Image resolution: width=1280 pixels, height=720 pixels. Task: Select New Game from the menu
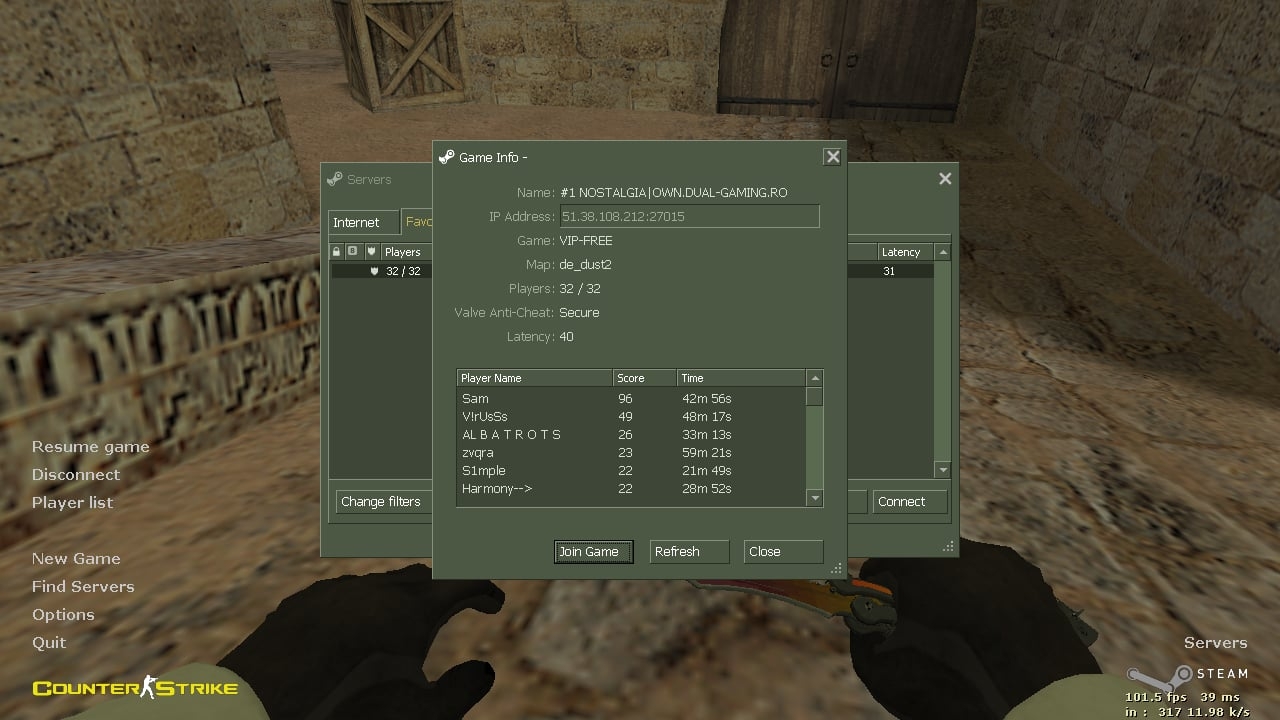coord(76,558)
